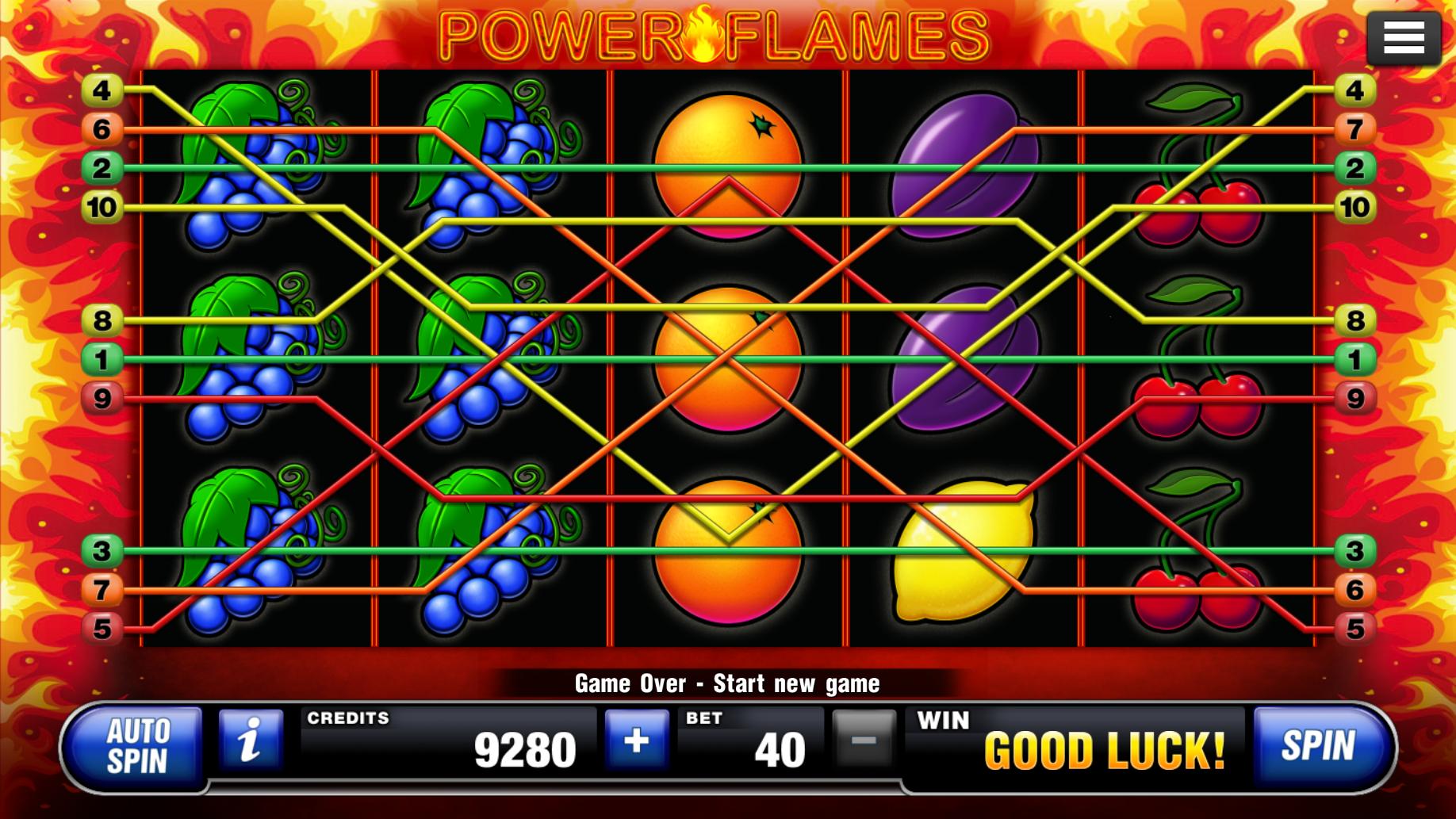Select payline number 10 on the left side
Screen dimensions: 1456x819
click(x=101, y=204)
